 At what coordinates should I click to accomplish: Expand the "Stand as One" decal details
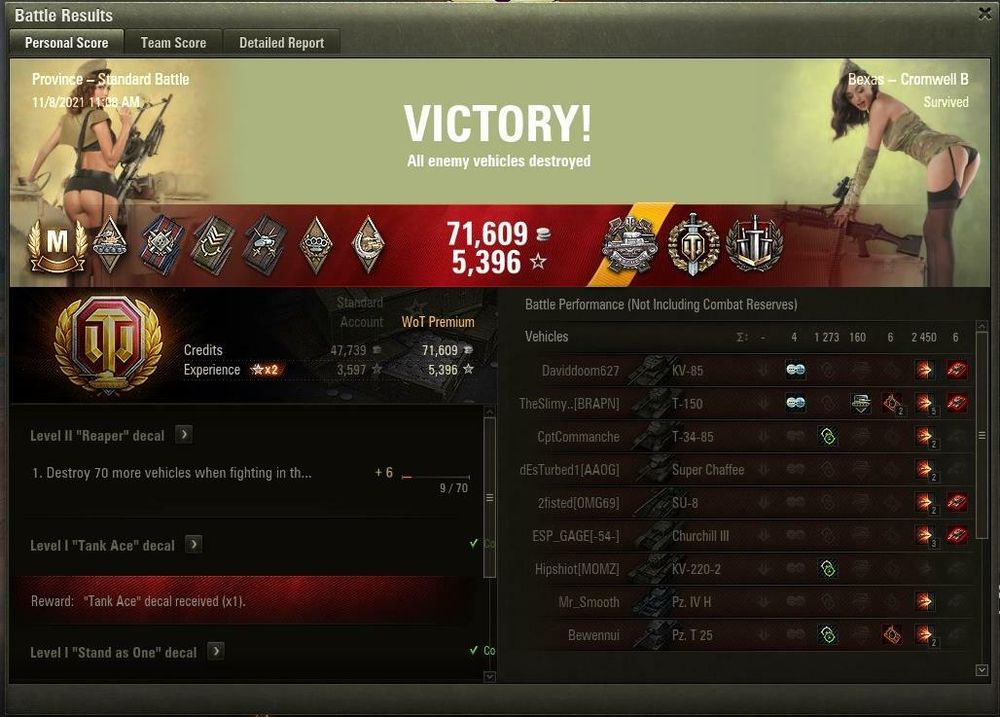(216, 651)
